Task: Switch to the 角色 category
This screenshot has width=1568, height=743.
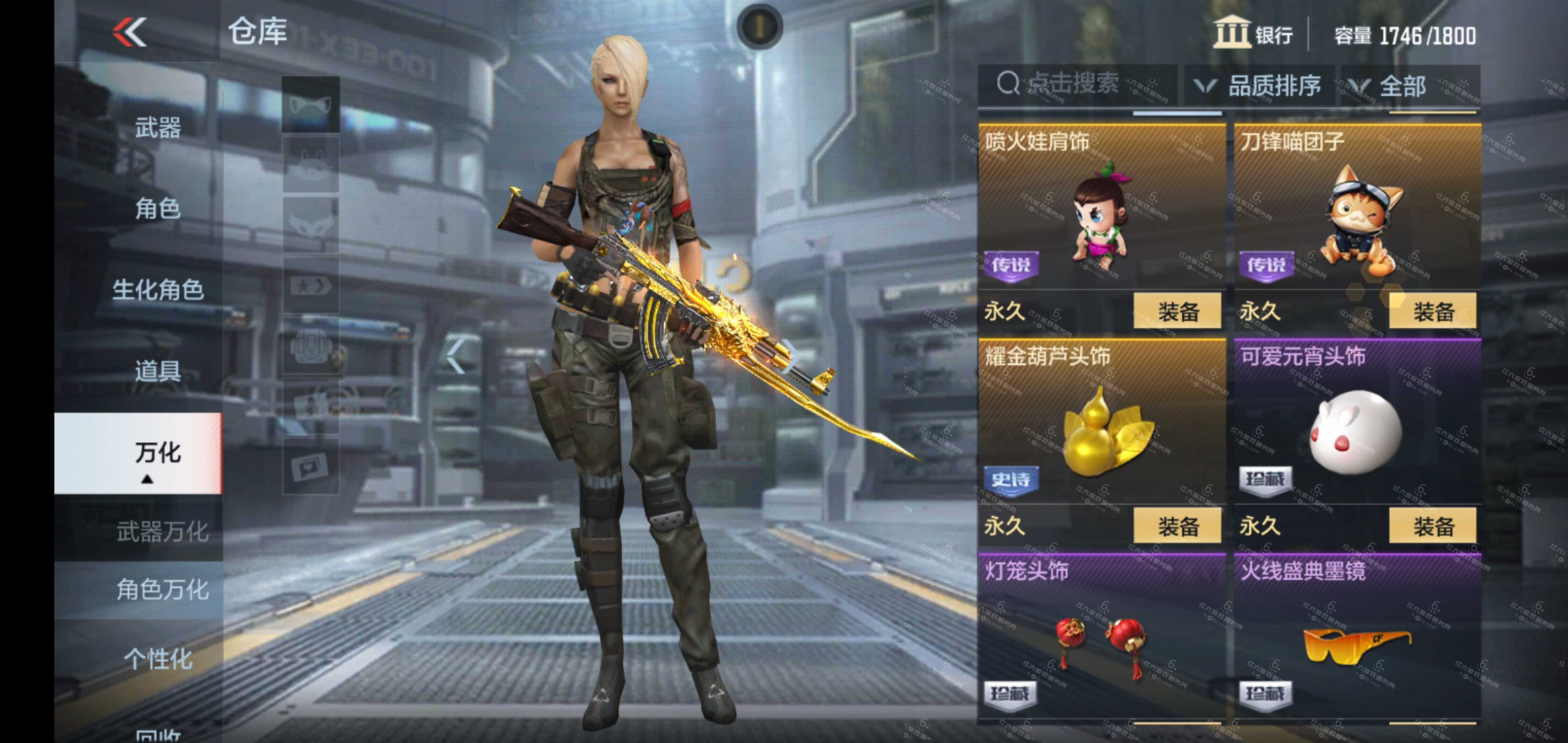Action: pos(157,209)
